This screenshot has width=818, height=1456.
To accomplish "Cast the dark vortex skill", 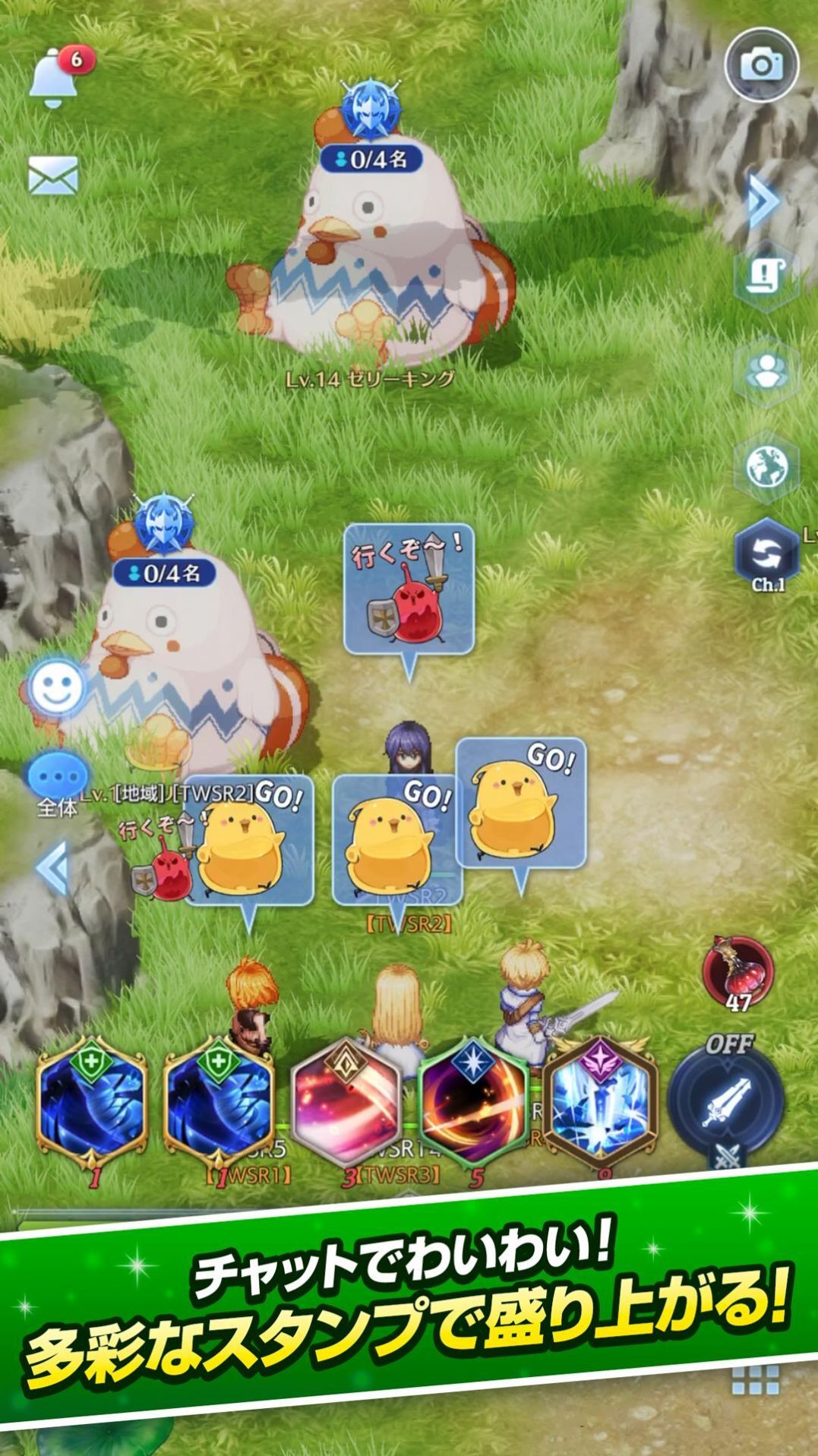I will point(472,1101).
